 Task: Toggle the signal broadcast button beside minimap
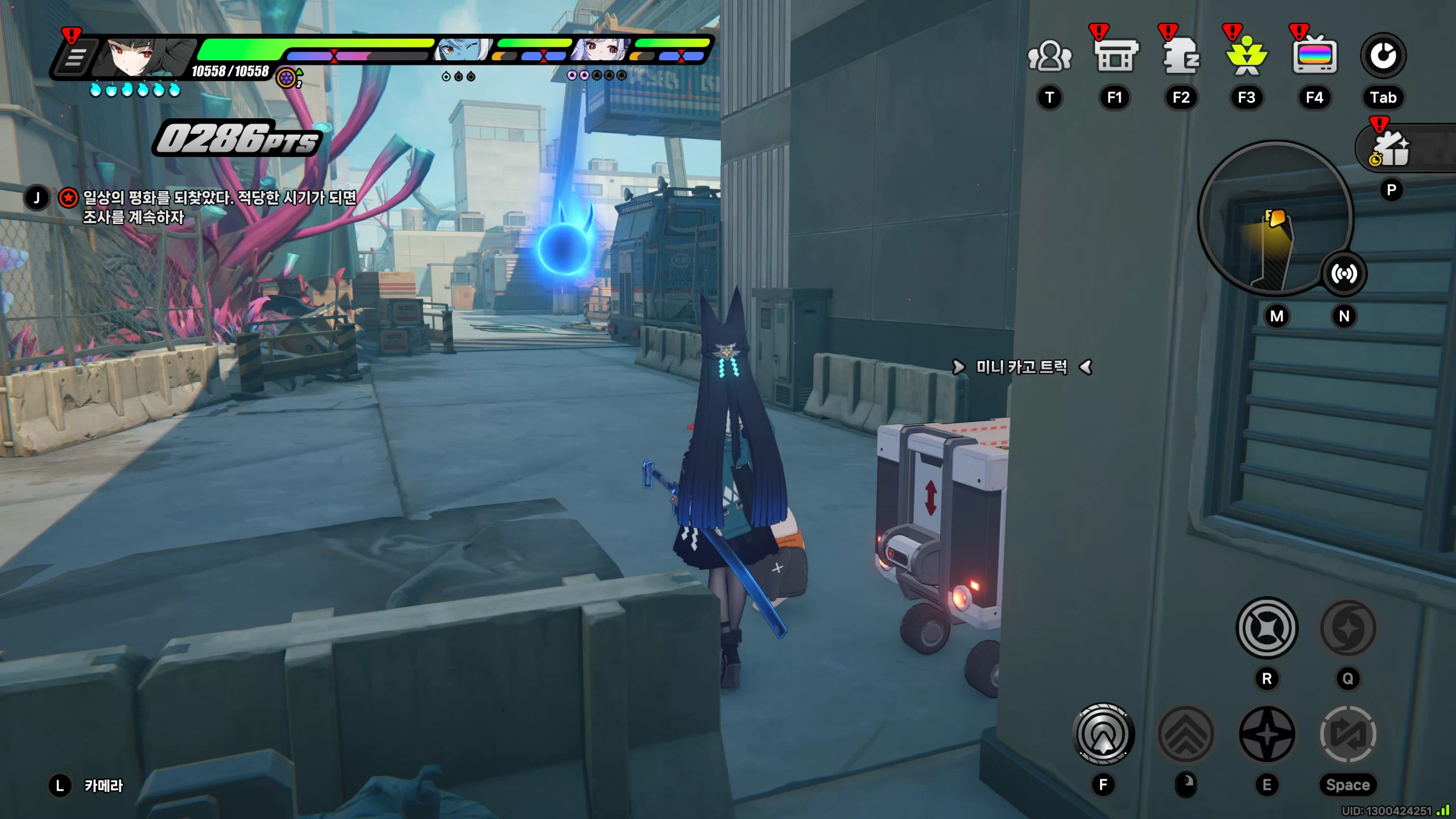click(x=1343, y=274)
